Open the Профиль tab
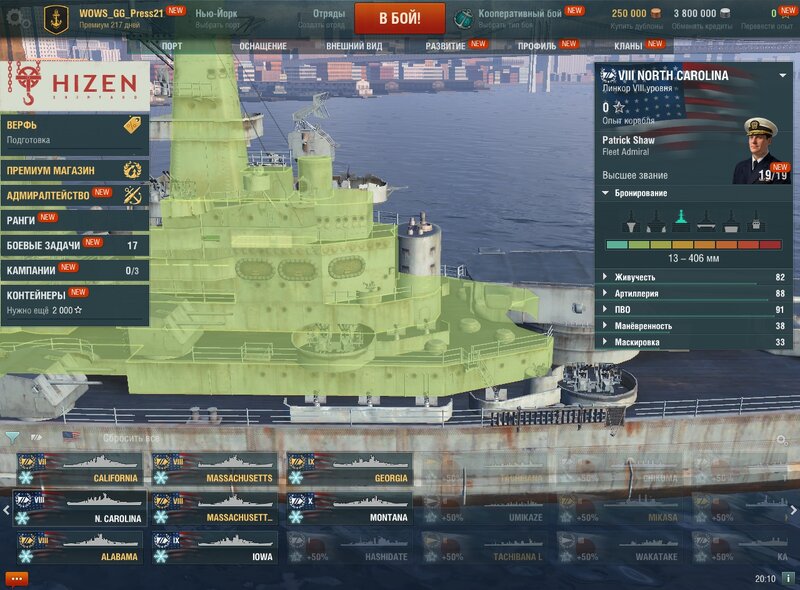The width and height of the screenshot is (800, 590). coord(537,46)
